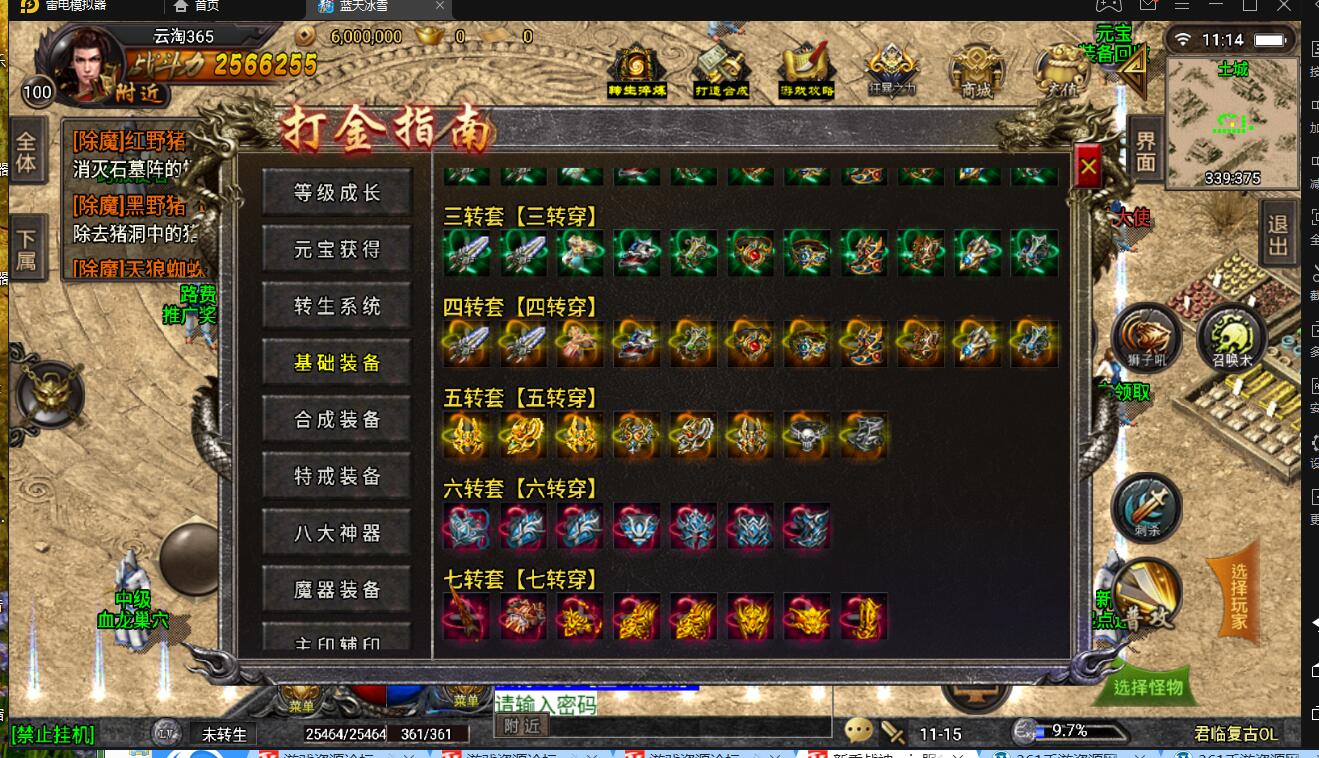Activate the 刺杀 assassinate skill
This screenshot has width=1319, height=758.
tap(1146, 508)
